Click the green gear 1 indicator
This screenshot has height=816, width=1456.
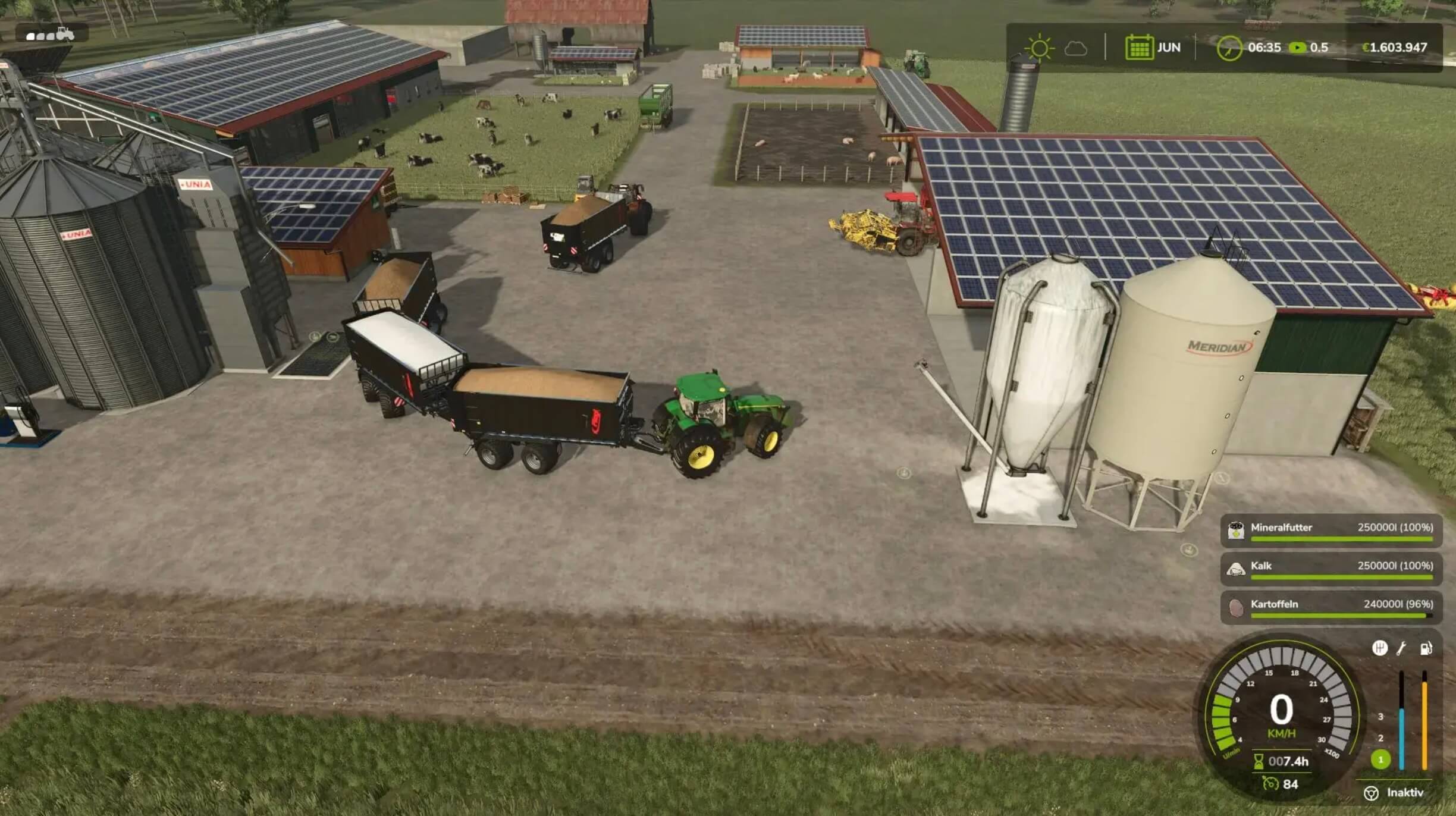pyautogui.click(x=1380, y=759)
